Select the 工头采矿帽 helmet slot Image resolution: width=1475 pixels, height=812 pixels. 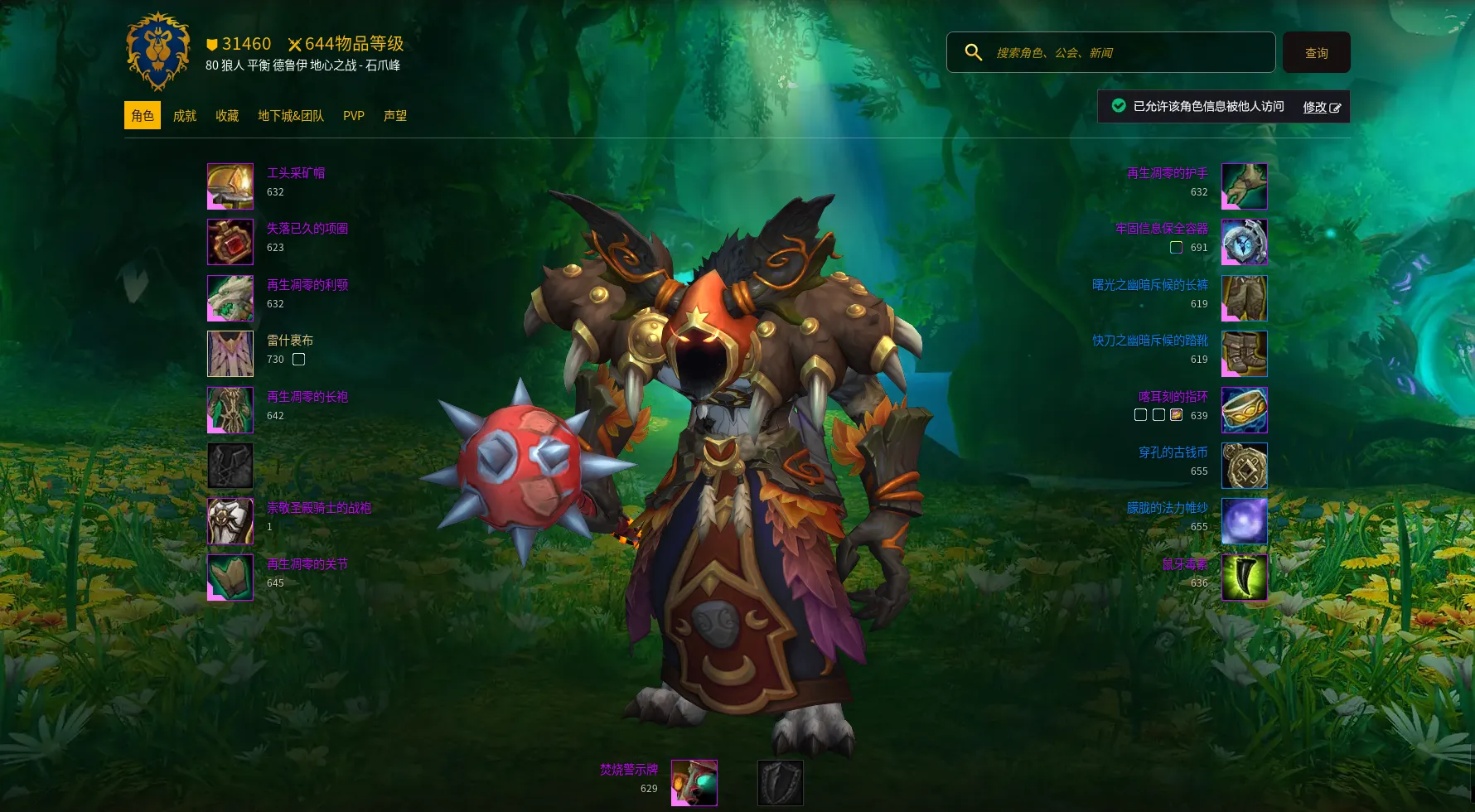click(230, 186)
